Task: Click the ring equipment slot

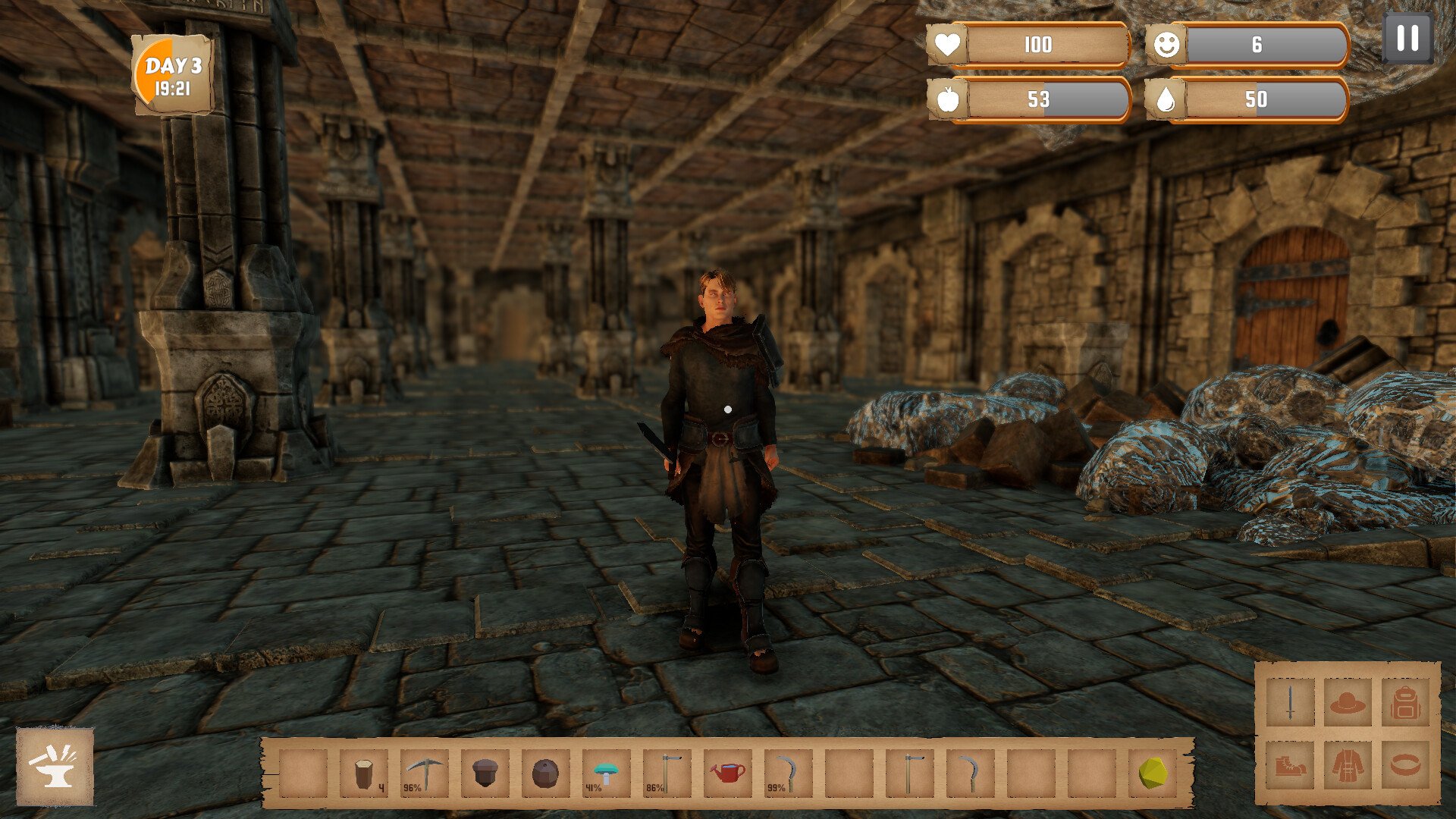Action: point(1405,765)
